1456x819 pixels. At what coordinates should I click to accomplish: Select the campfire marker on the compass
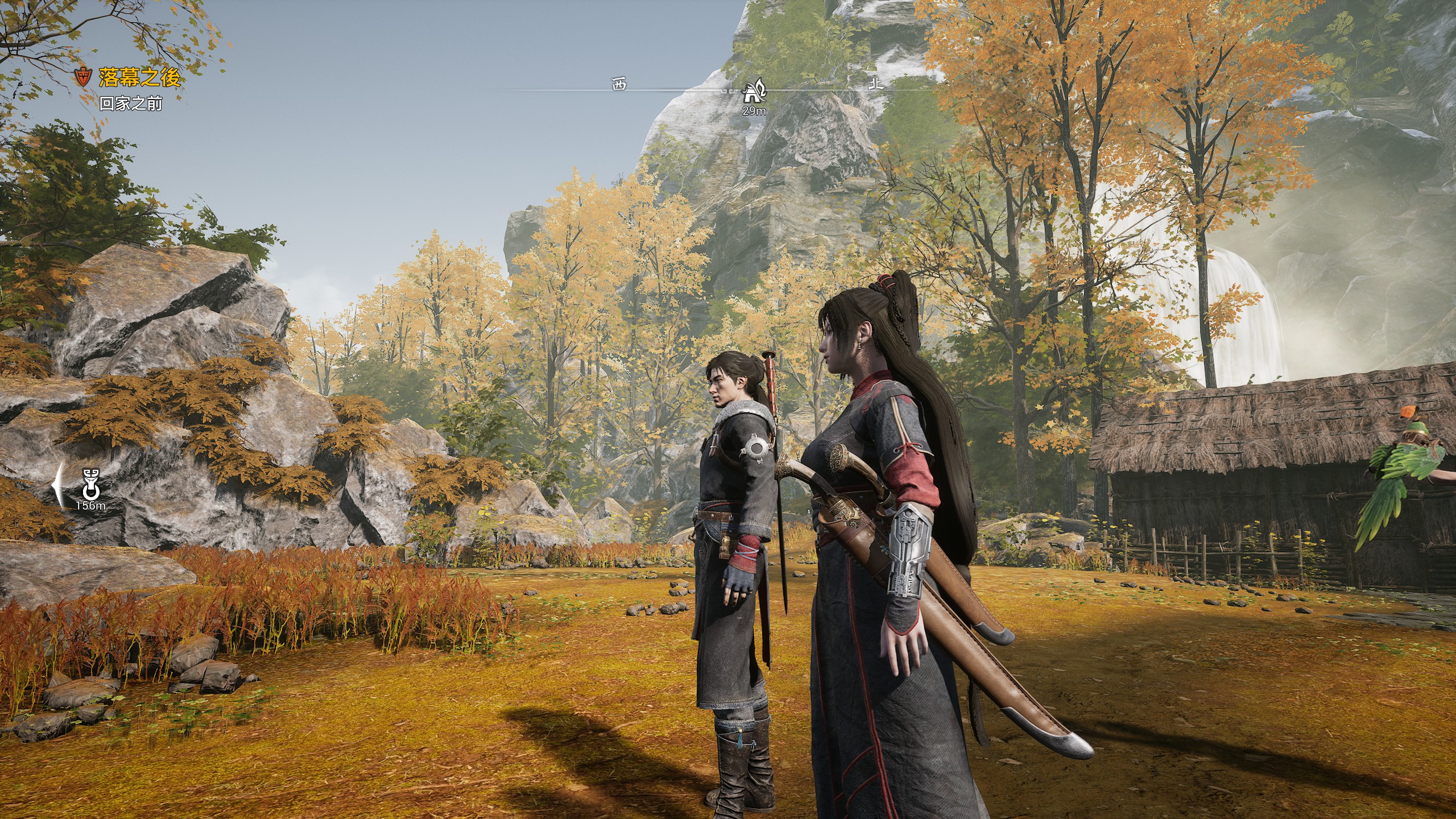click(754, 92)
